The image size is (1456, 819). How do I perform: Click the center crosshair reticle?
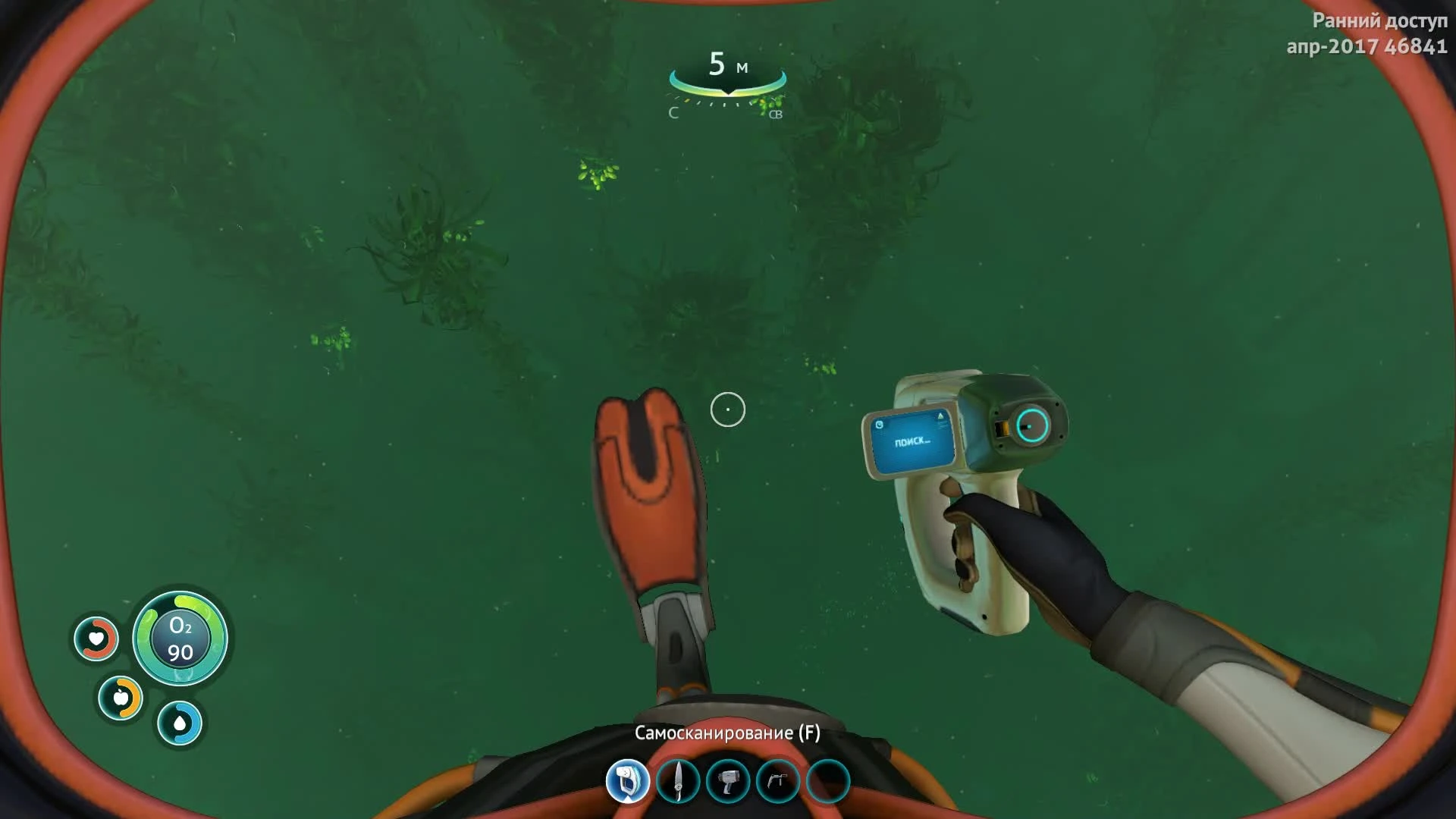[x=728, y=409]
